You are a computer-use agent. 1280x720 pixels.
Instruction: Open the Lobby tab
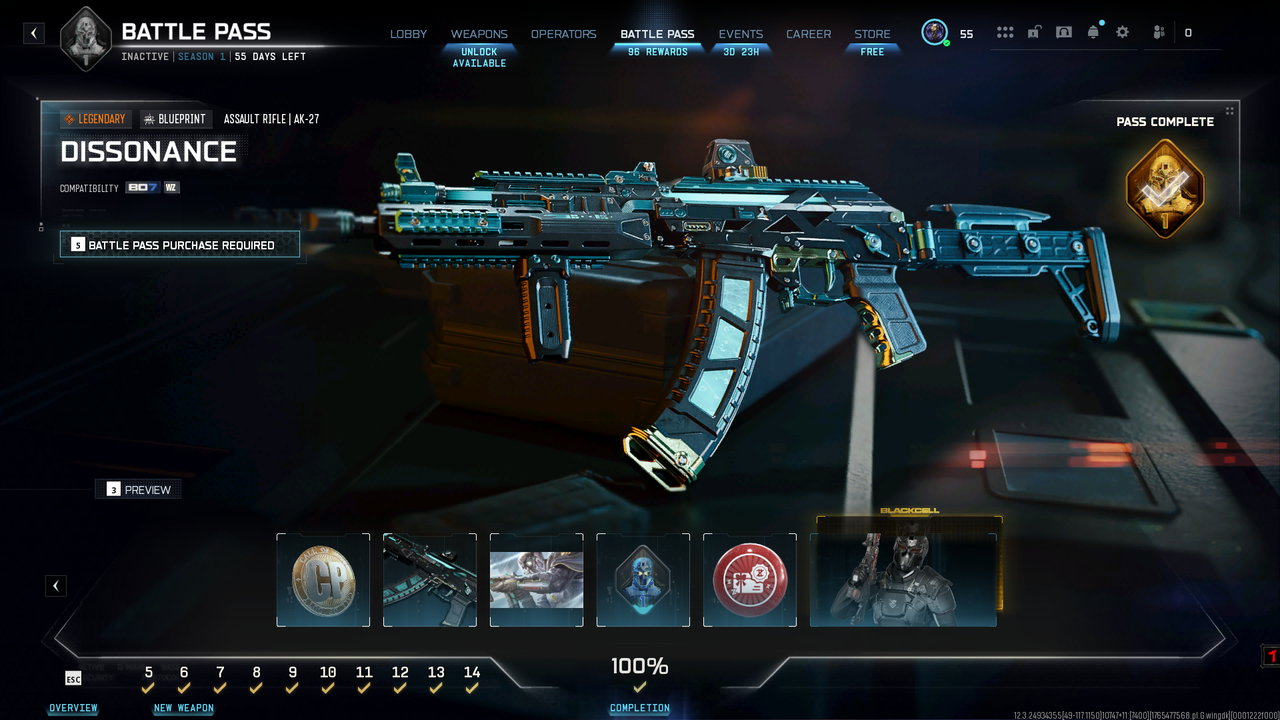(408, 34)
